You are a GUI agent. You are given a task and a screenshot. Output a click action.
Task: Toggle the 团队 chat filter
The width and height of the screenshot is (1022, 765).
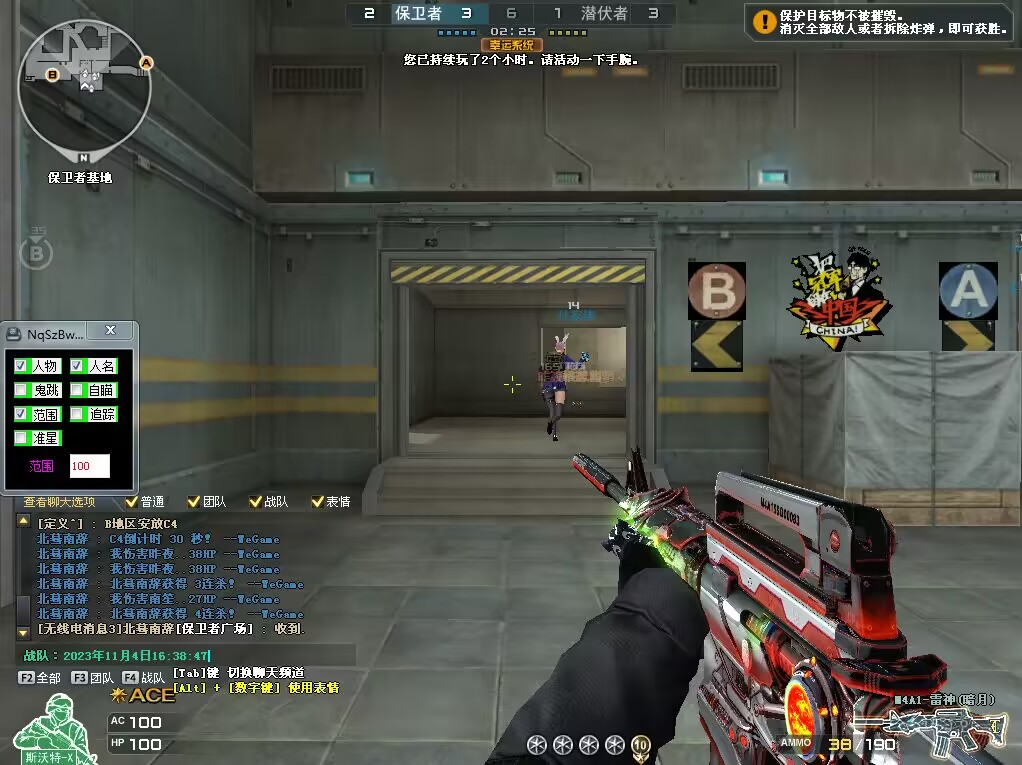pyautogui.click(x=193, y=502)
